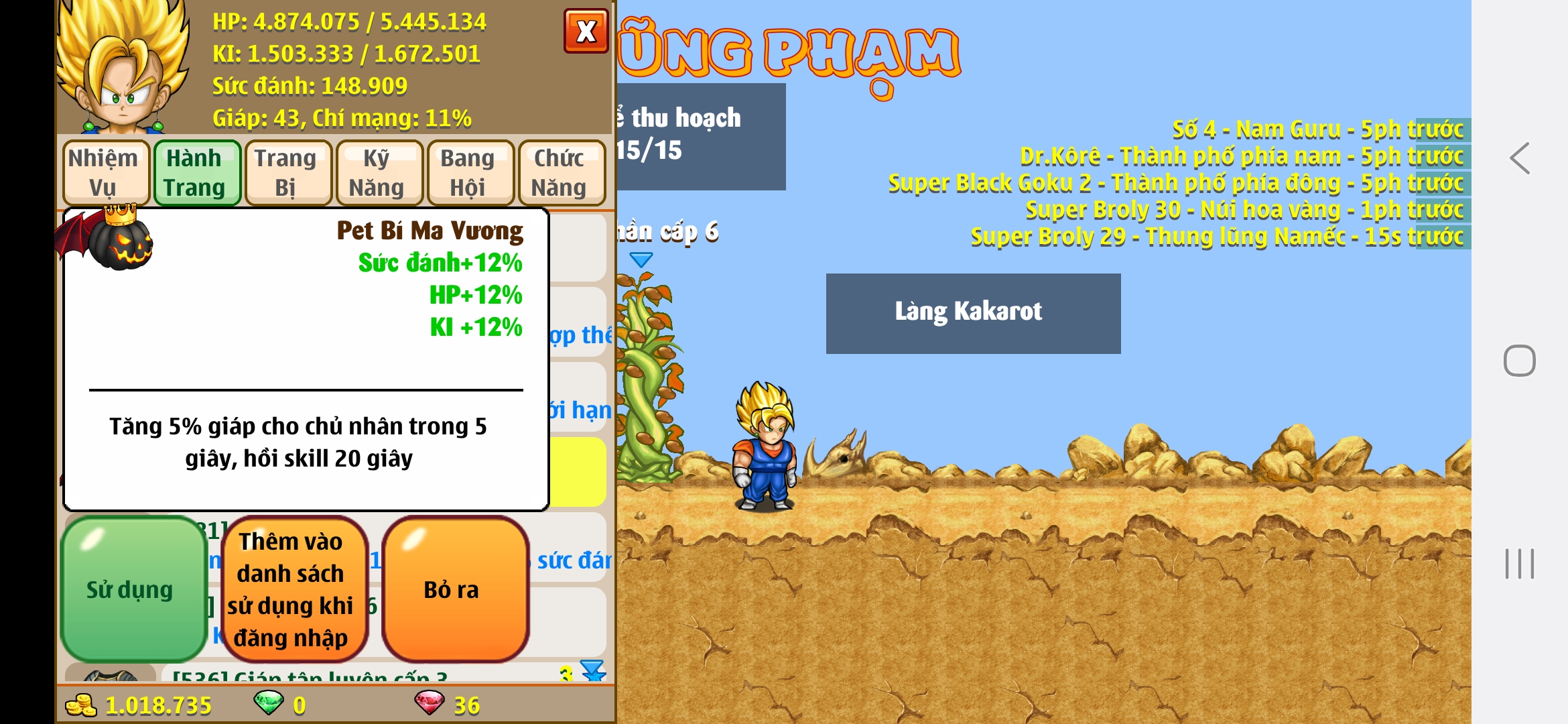Screen dimensions: 1568x724
Task: Switch to the Trang Bị tab
Action: (x=287, y=172)
